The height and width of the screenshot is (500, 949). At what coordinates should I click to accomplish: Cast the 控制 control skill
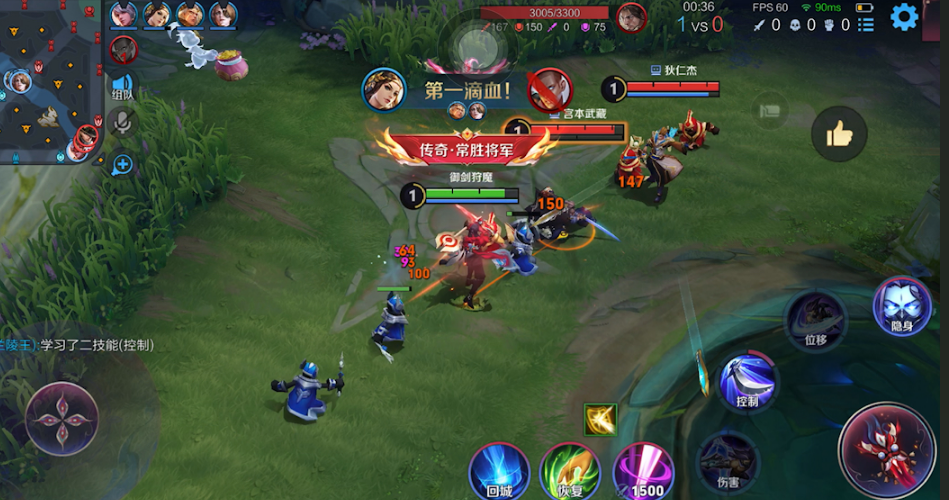[748, 382]
